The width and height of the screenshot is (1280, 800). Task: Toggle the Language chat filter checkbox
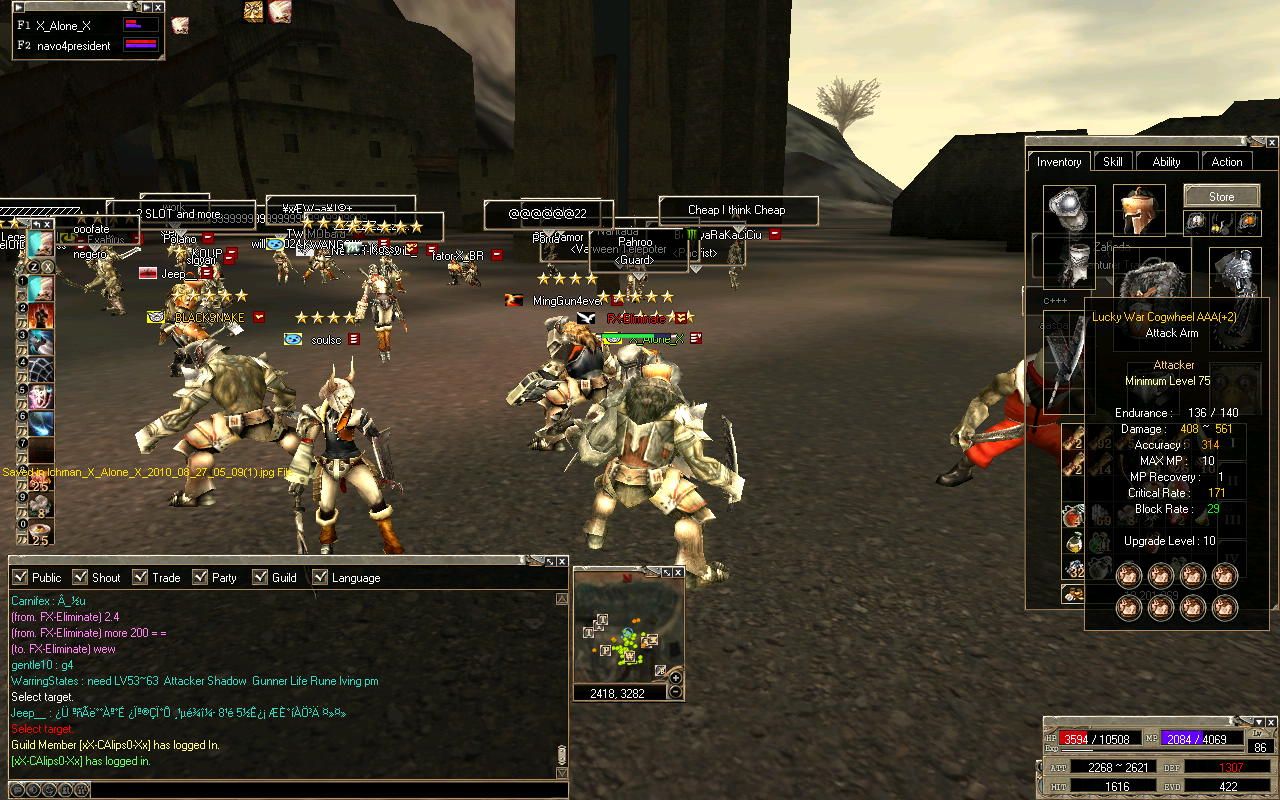[320, 577]
